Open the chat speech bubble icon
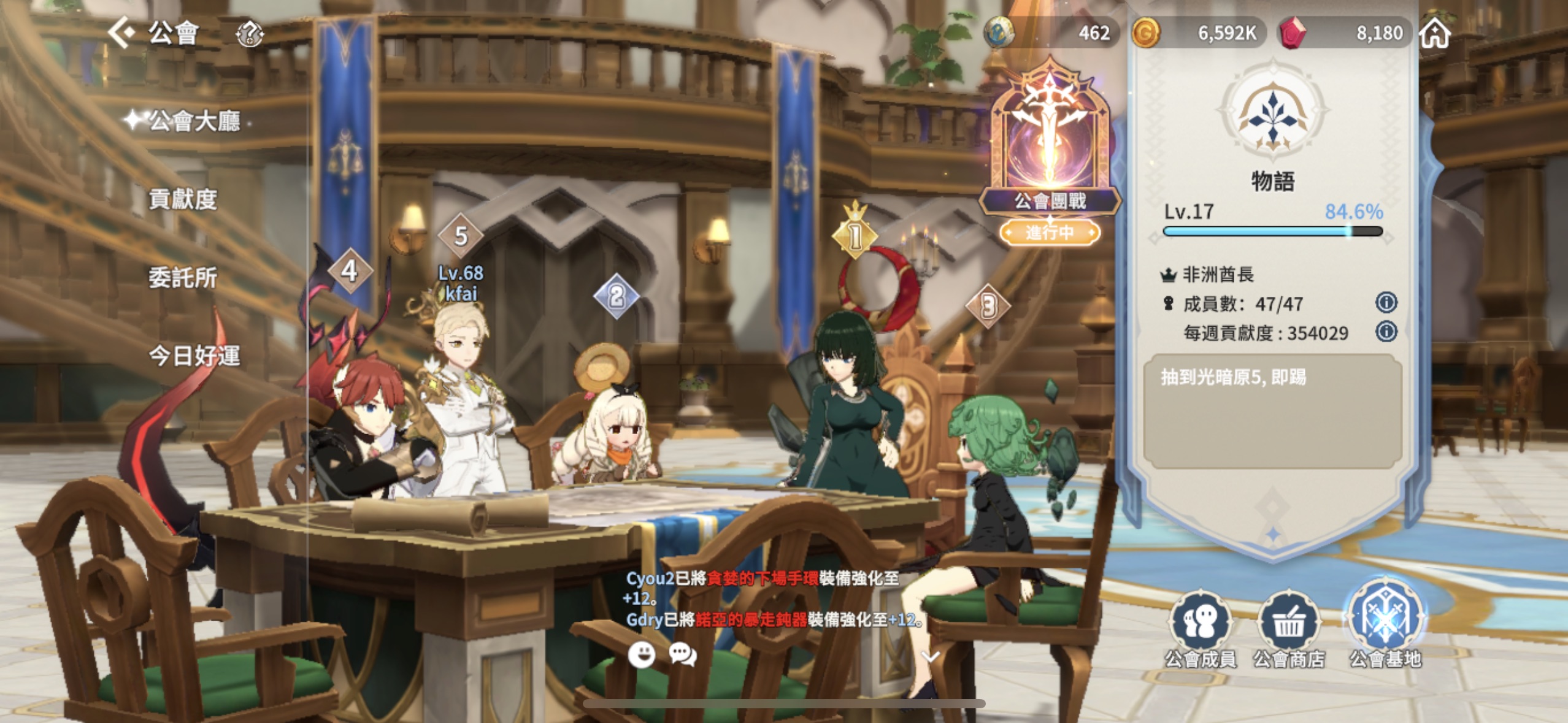1568x723 pixels. 682,655
